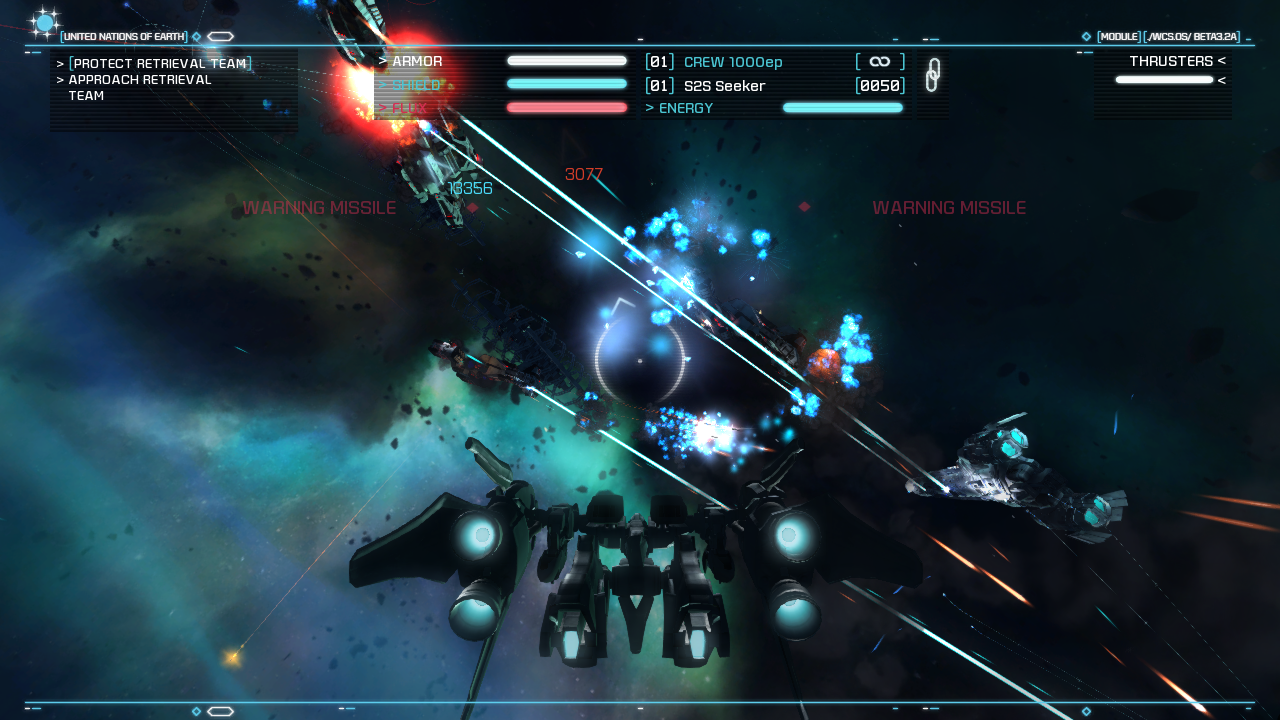Click the ENERGY level bar
The width and height of the screenshot is (1280, 720).
(x=842, y=107)
